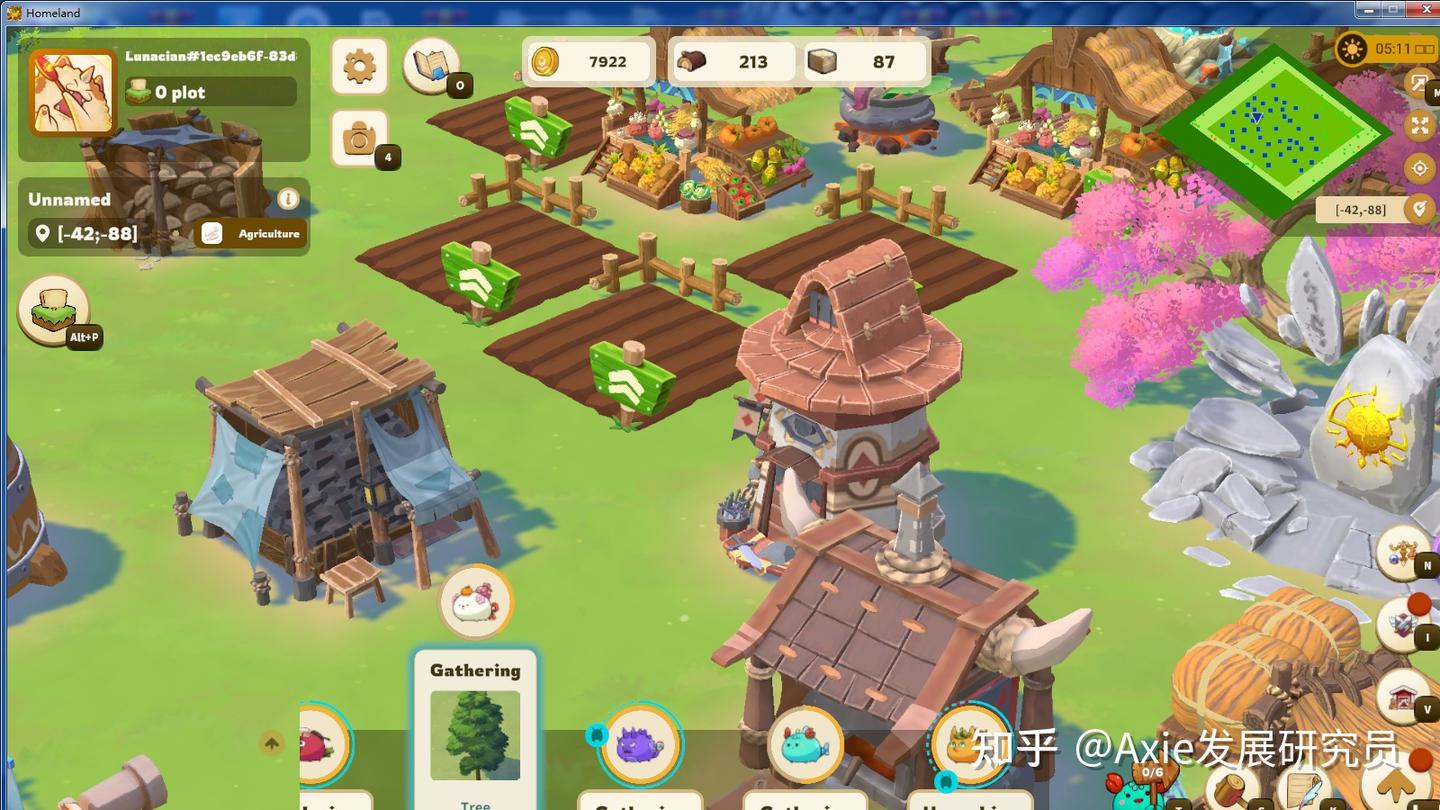Collapse the axie bar with the up chevron
Screen dimensions: 1440x810
[272, 744]
